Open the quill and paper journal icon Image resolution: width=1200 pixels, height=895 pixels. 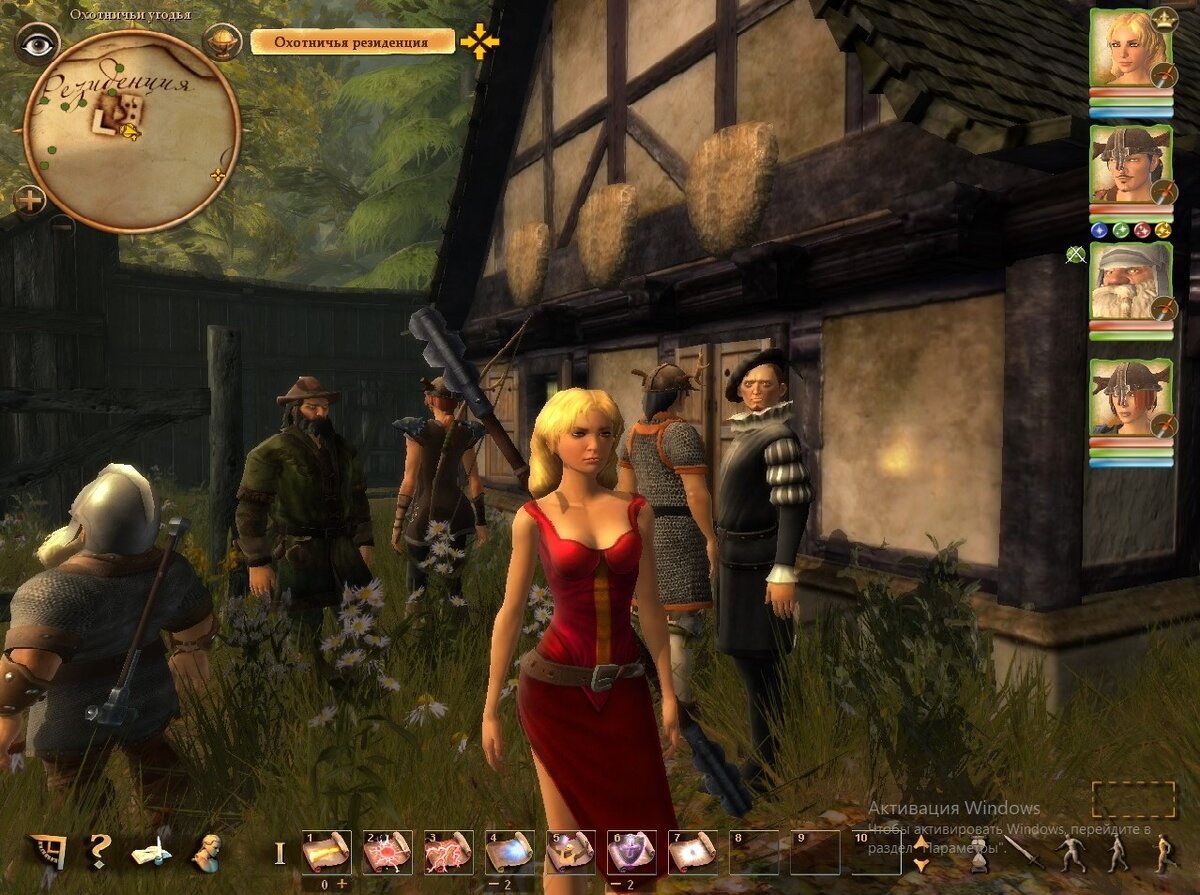(151, 852)
